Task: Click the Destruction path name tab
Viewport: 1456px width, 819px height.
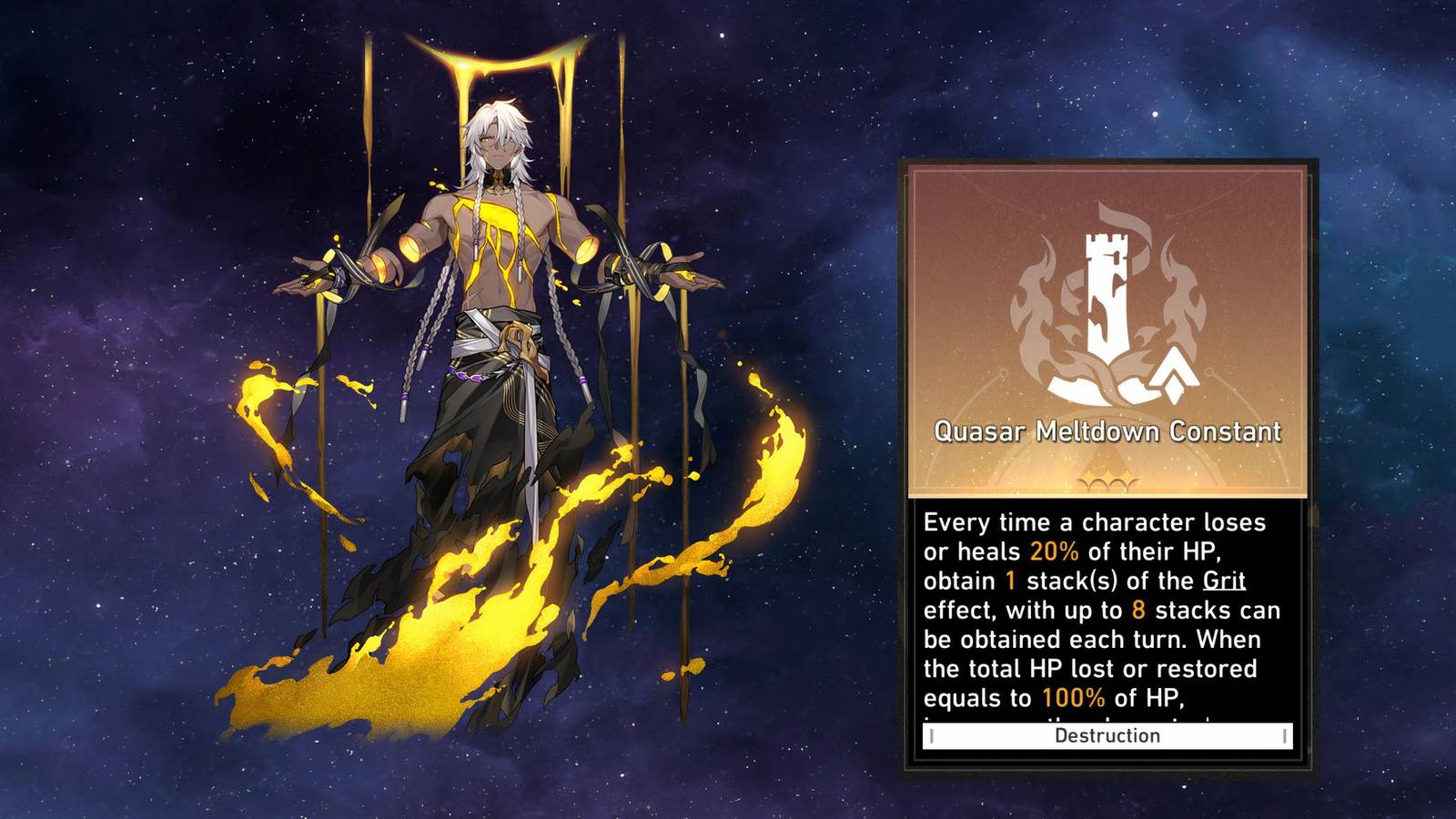Action: 1108,736
